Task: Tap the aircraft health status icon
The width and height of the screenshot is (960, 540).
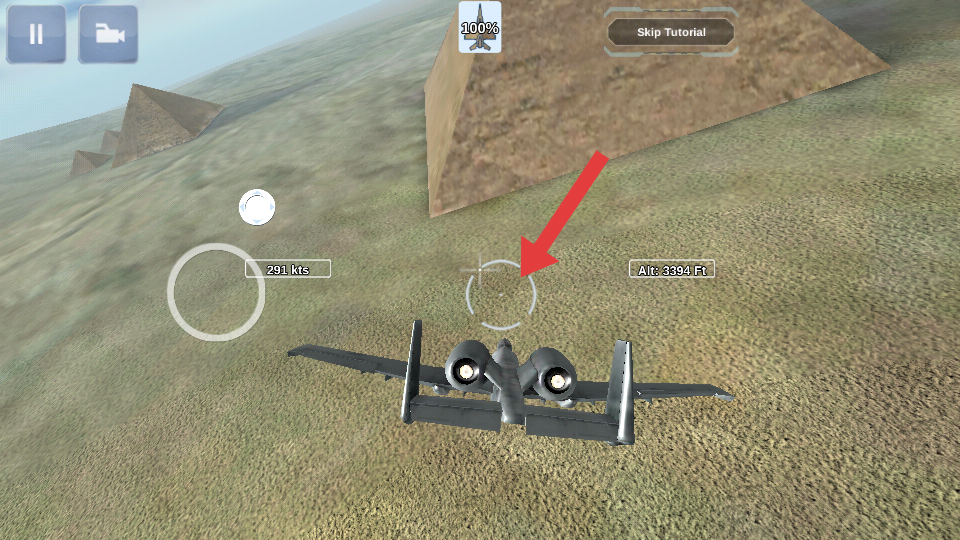Action: tap(480, 28)
